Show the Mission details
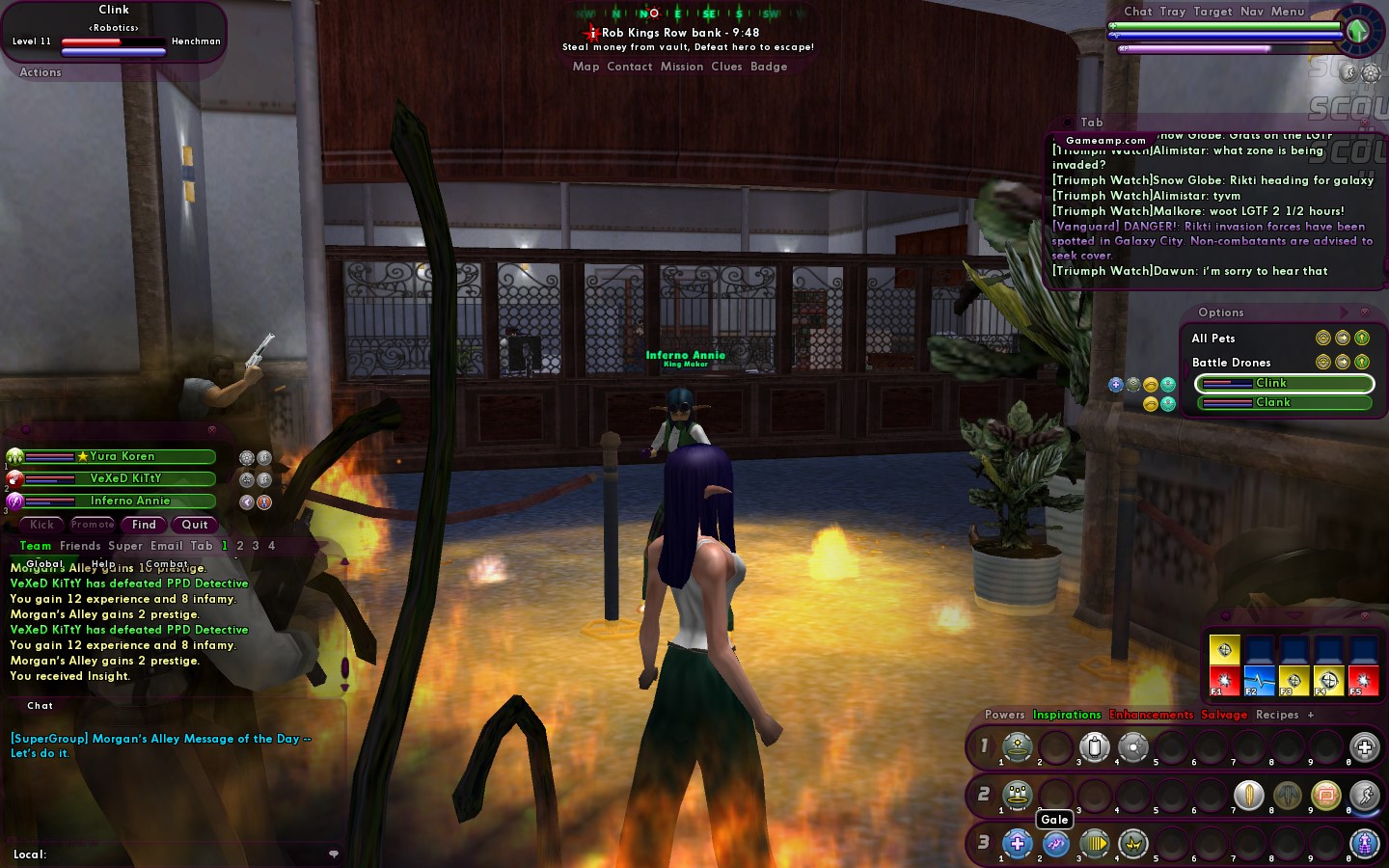Image resolution: width=1389 pixels, height=868 pixels. click(682, 67)
